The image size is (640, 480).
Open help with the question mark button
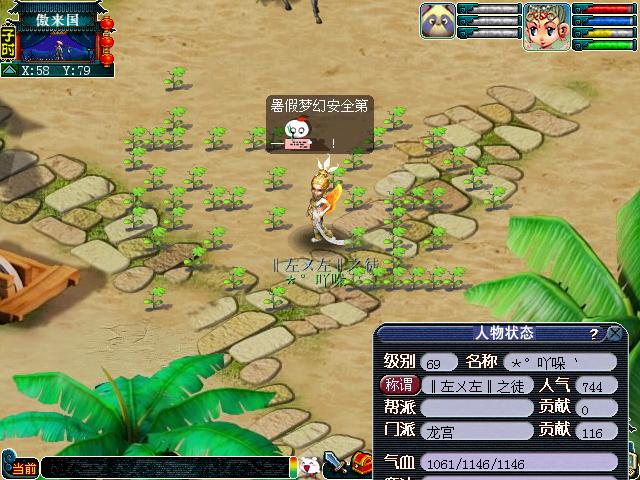[594, 334]
